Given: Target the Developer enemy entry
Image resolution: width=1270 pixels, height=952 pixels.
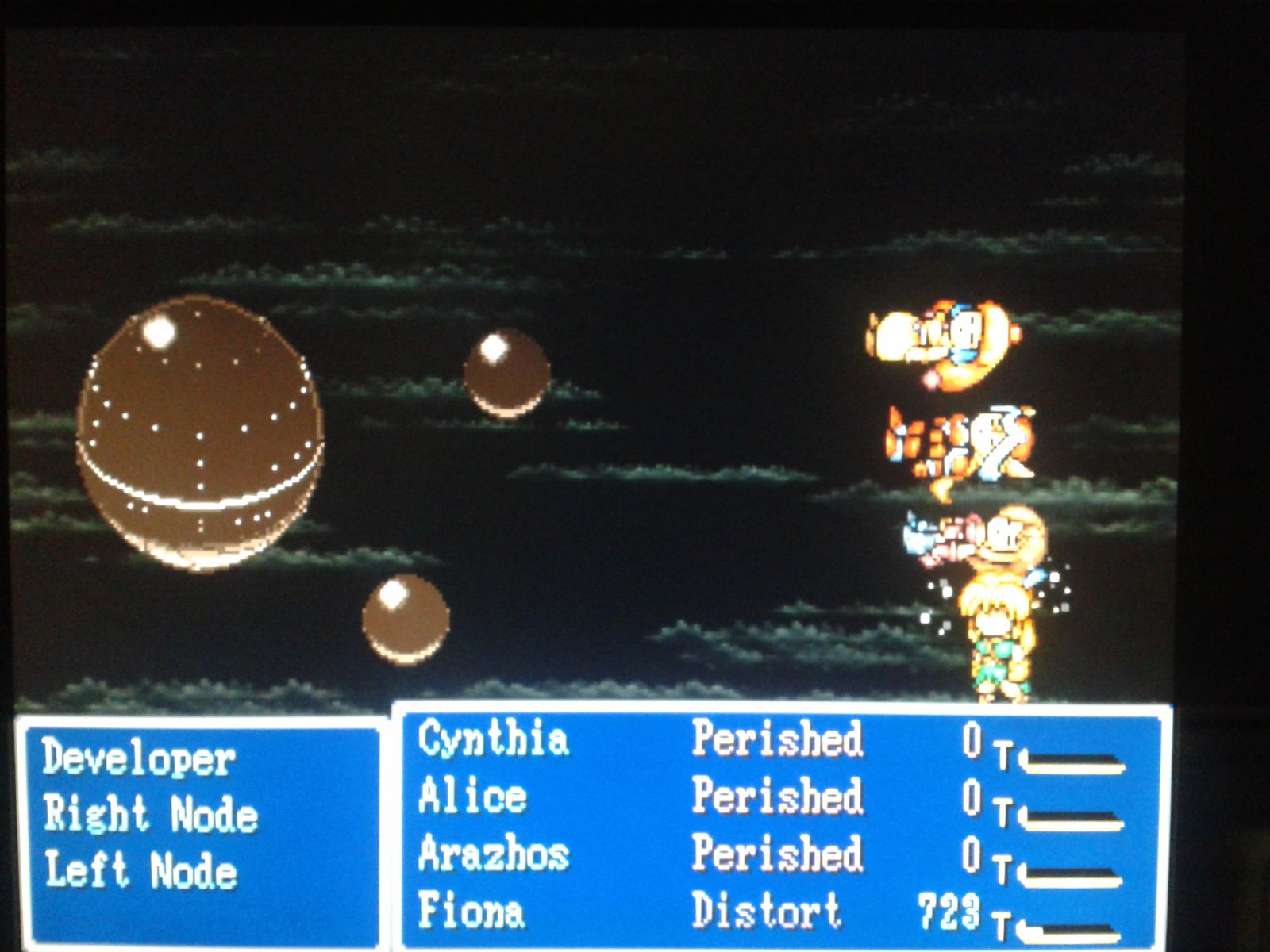Looking at the screenshot, I should click(x=139, y=758).
